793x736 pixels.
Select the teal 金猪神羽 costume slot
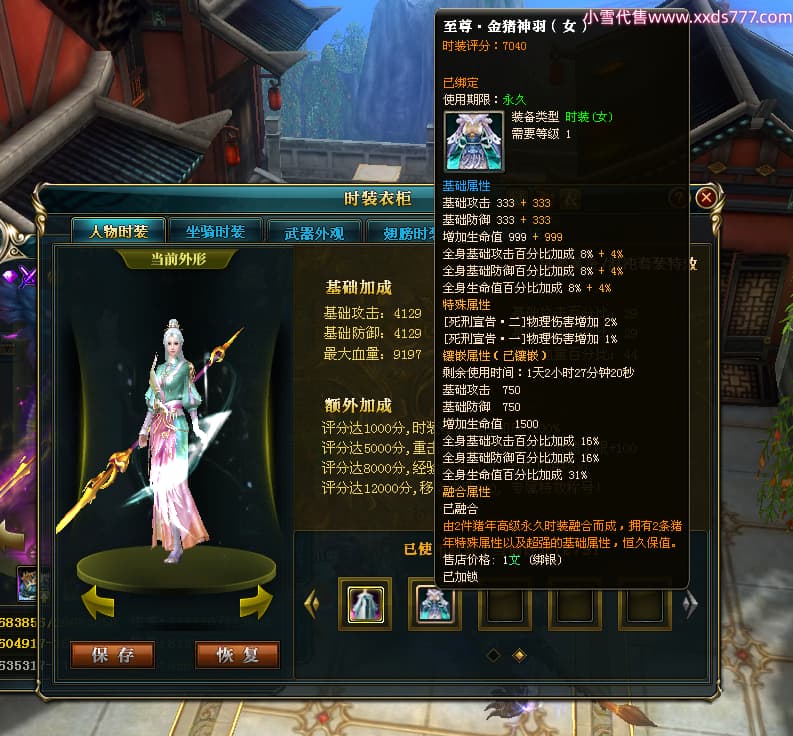pos(434,603)
